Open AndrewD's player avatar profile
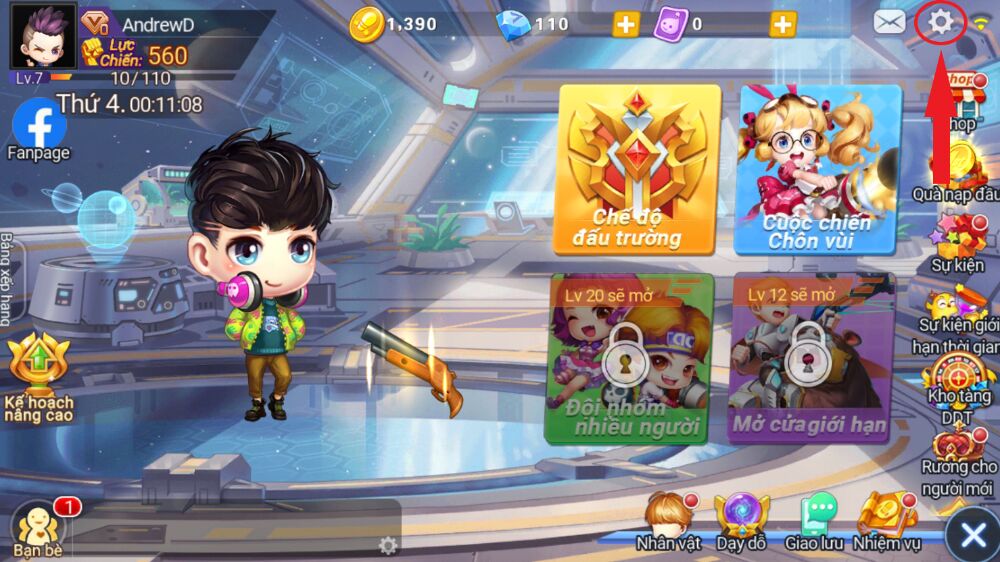This screenshot has height=562, width=1000. [43, 36]
